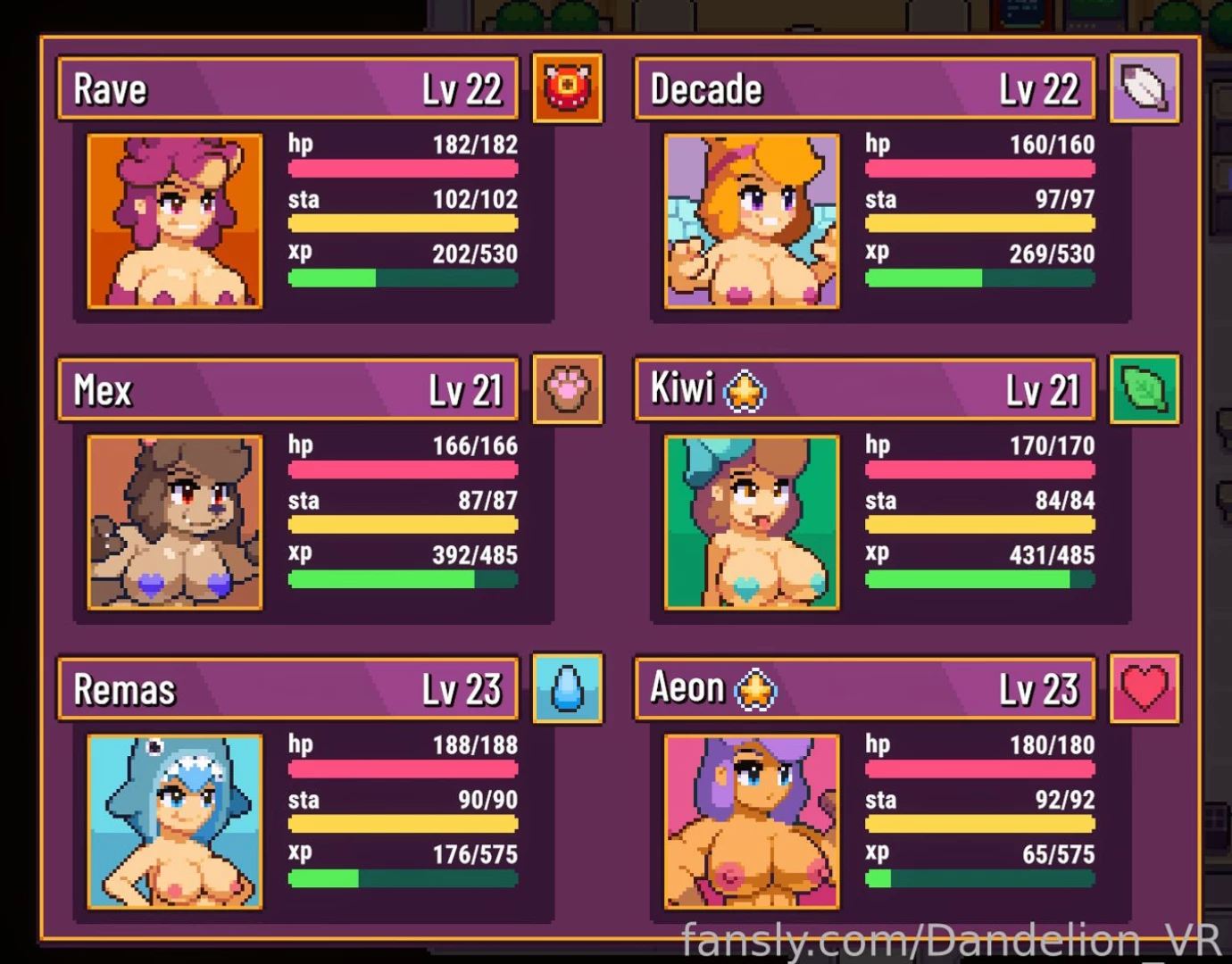Viewport: 1232px width, 964px height.
Task: Click the Mex Lv 21 name bar
Action: 287,388
